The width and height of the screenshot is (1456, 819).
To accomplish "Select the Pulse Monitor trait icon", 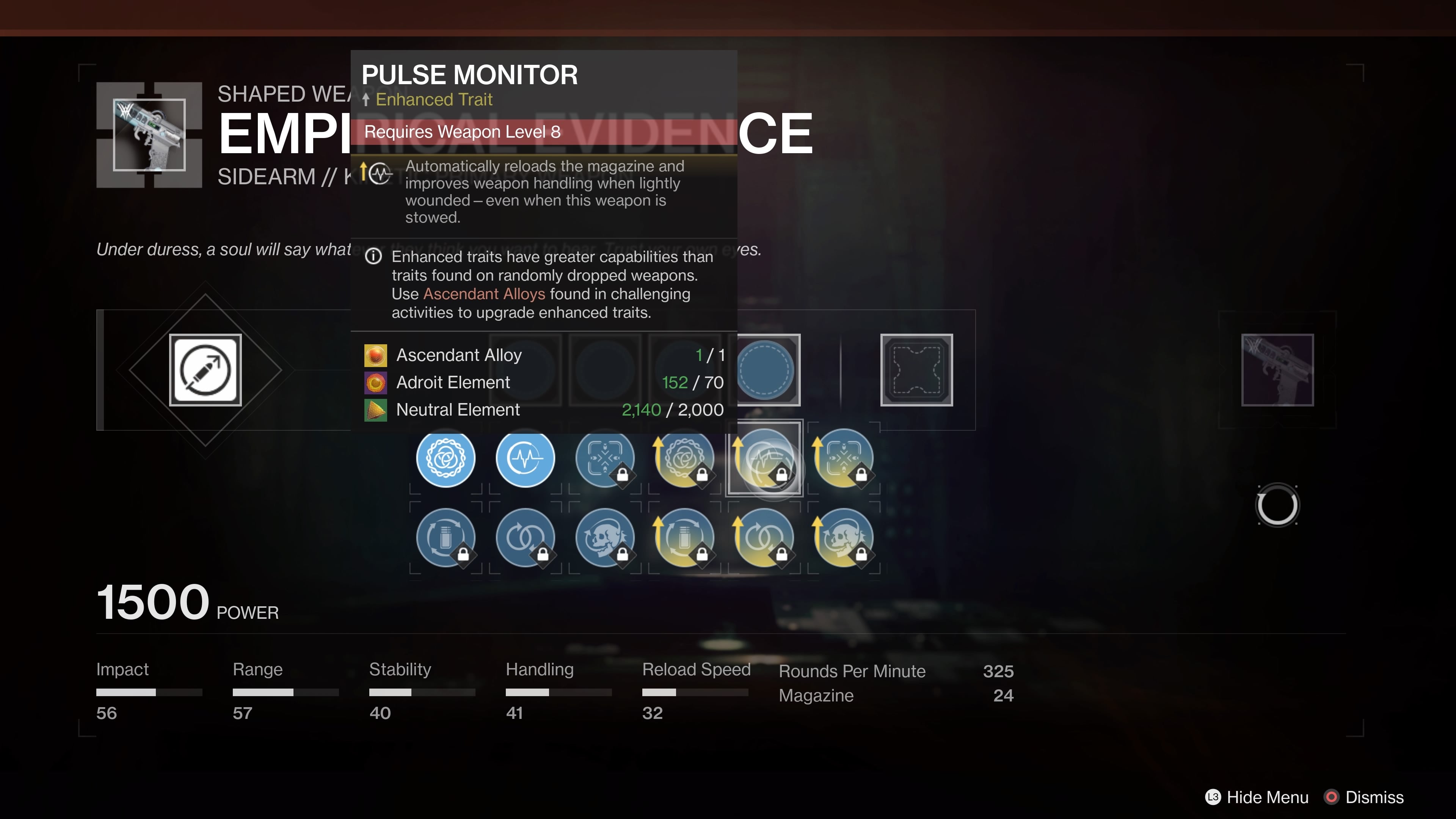I will pos(525,459).
